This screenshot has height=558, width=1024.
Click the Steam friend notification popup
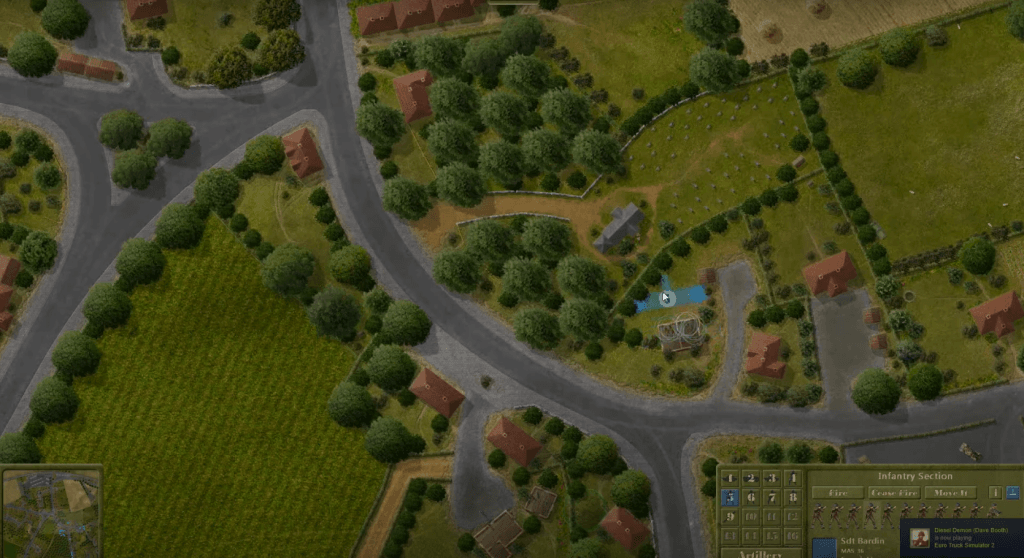point(961,539)
